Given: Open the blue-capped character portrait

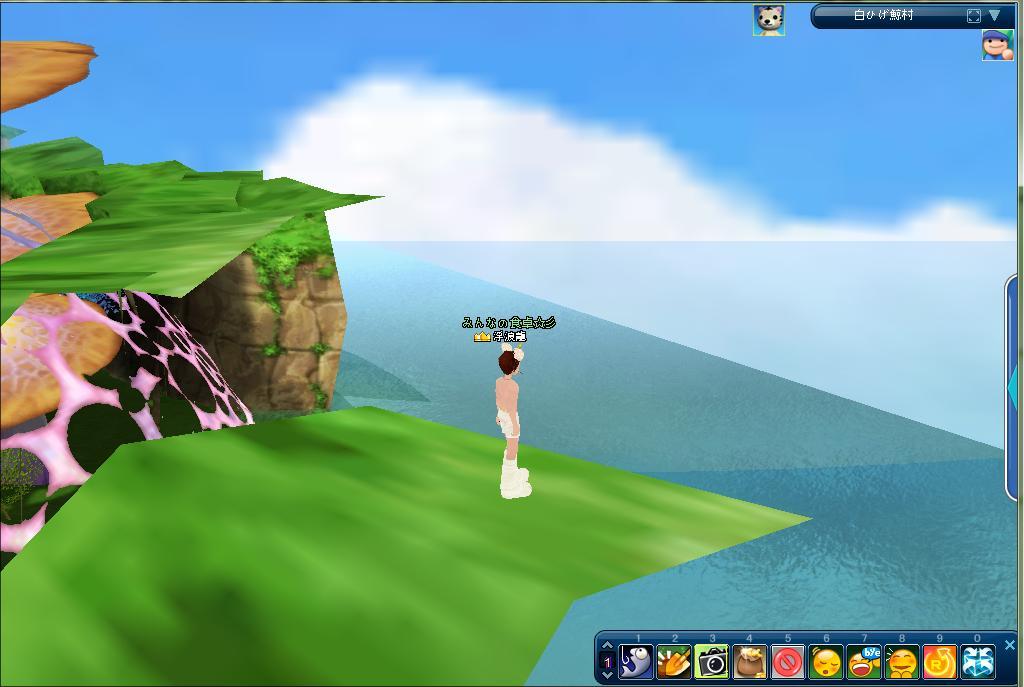Looking at the screenshot, I should pyautogui.click(x=997, y=45).
